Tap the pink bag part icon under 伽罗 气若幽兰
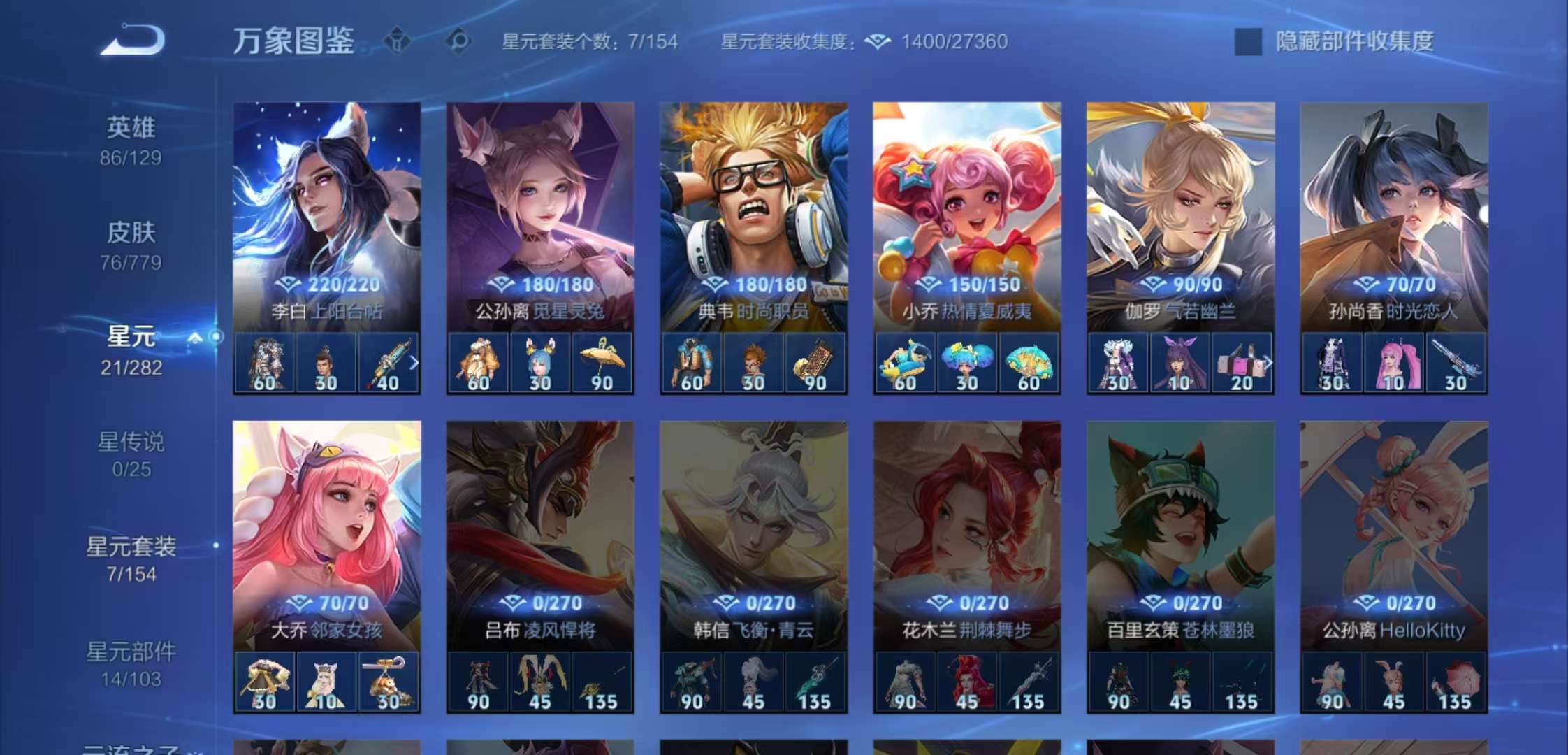This screenshot has height=755, width=1568. click(1238, 362)
